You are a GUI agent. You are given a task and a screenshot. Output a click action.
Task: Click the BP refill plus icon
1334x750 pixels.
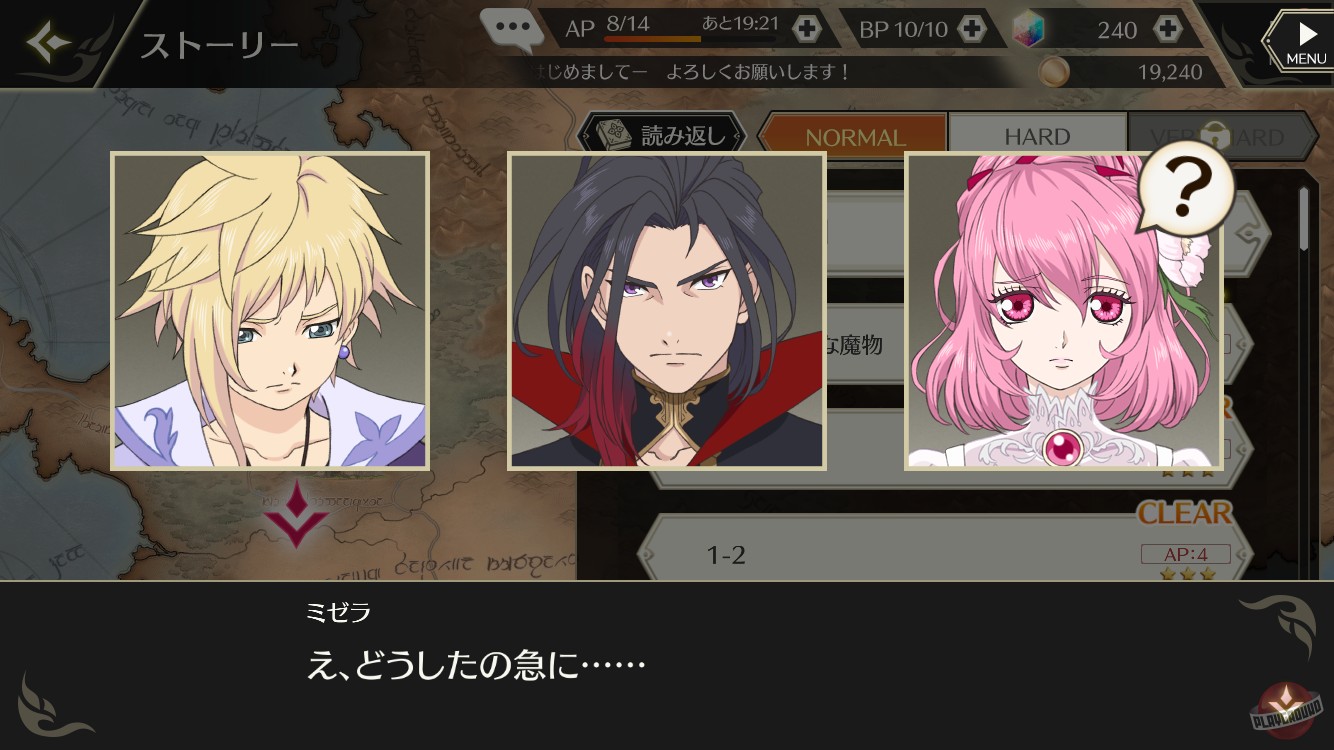coord(971,29)
